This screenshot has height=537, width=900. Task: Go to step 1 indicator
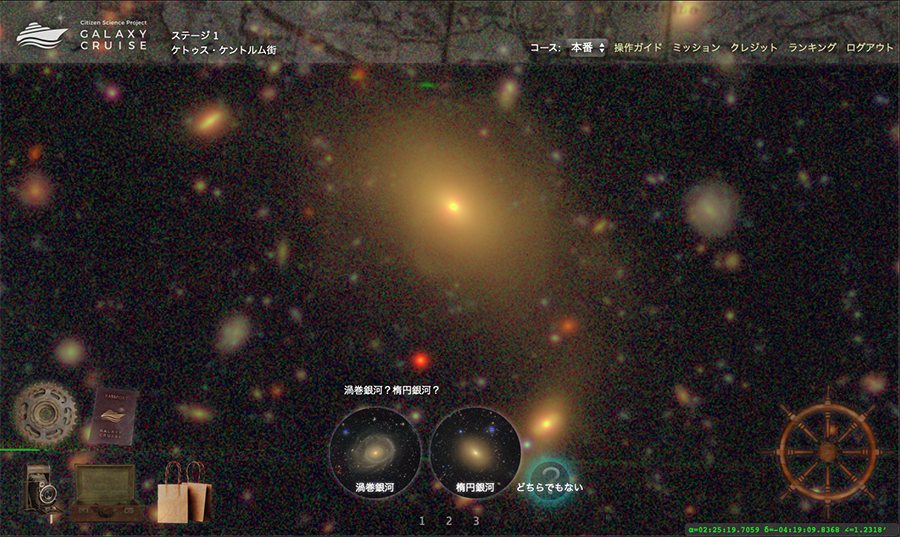422,521
